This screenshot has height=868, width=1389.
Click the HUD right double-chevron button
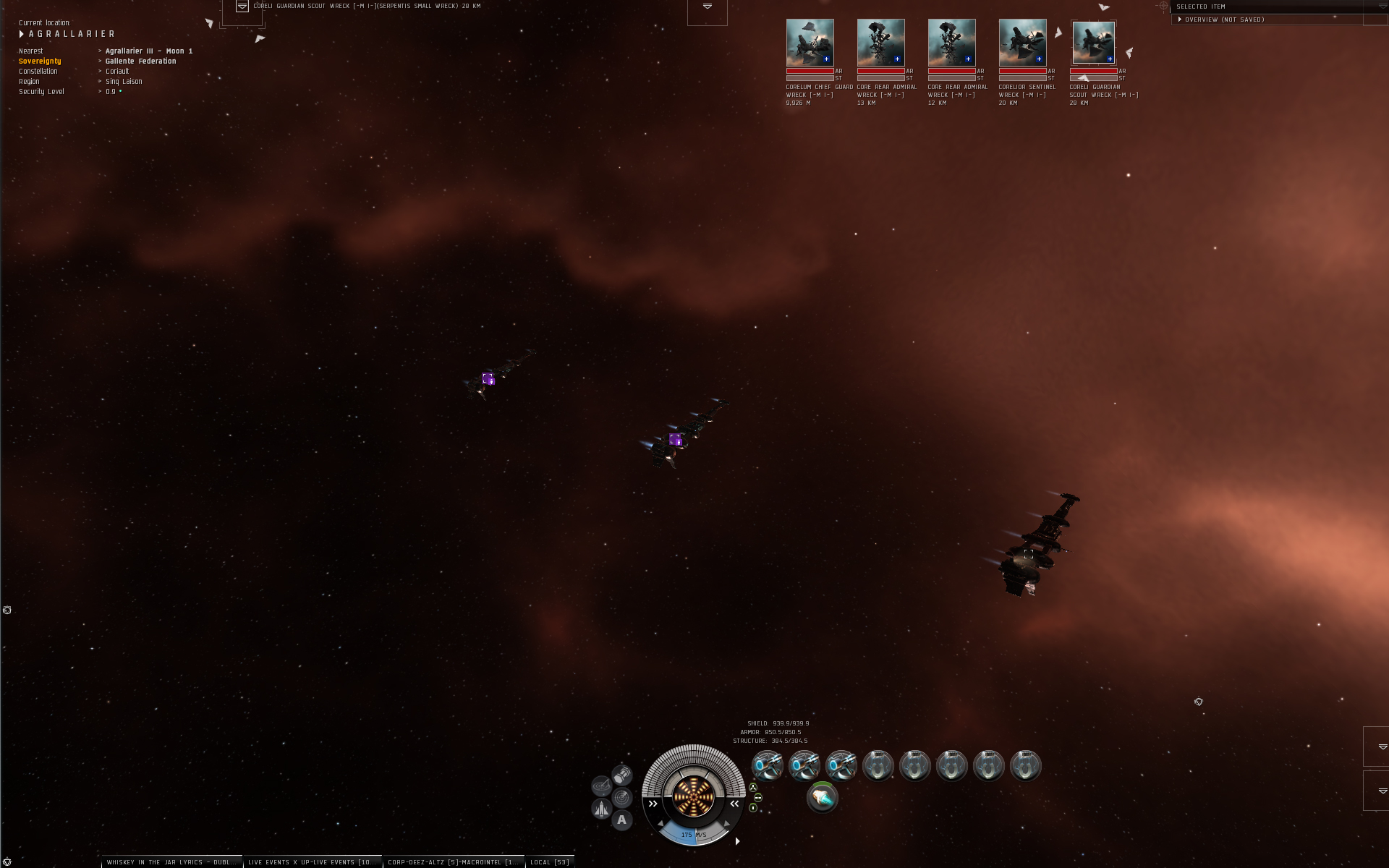pos(734,804)
